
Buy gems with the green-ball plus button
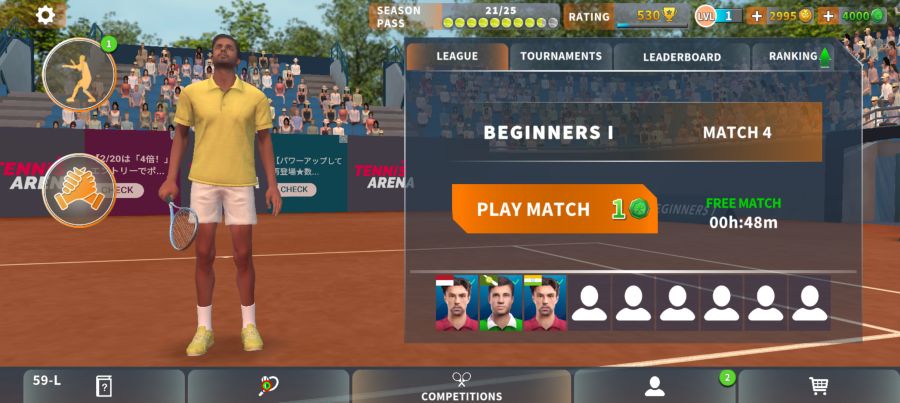point(828,16)
